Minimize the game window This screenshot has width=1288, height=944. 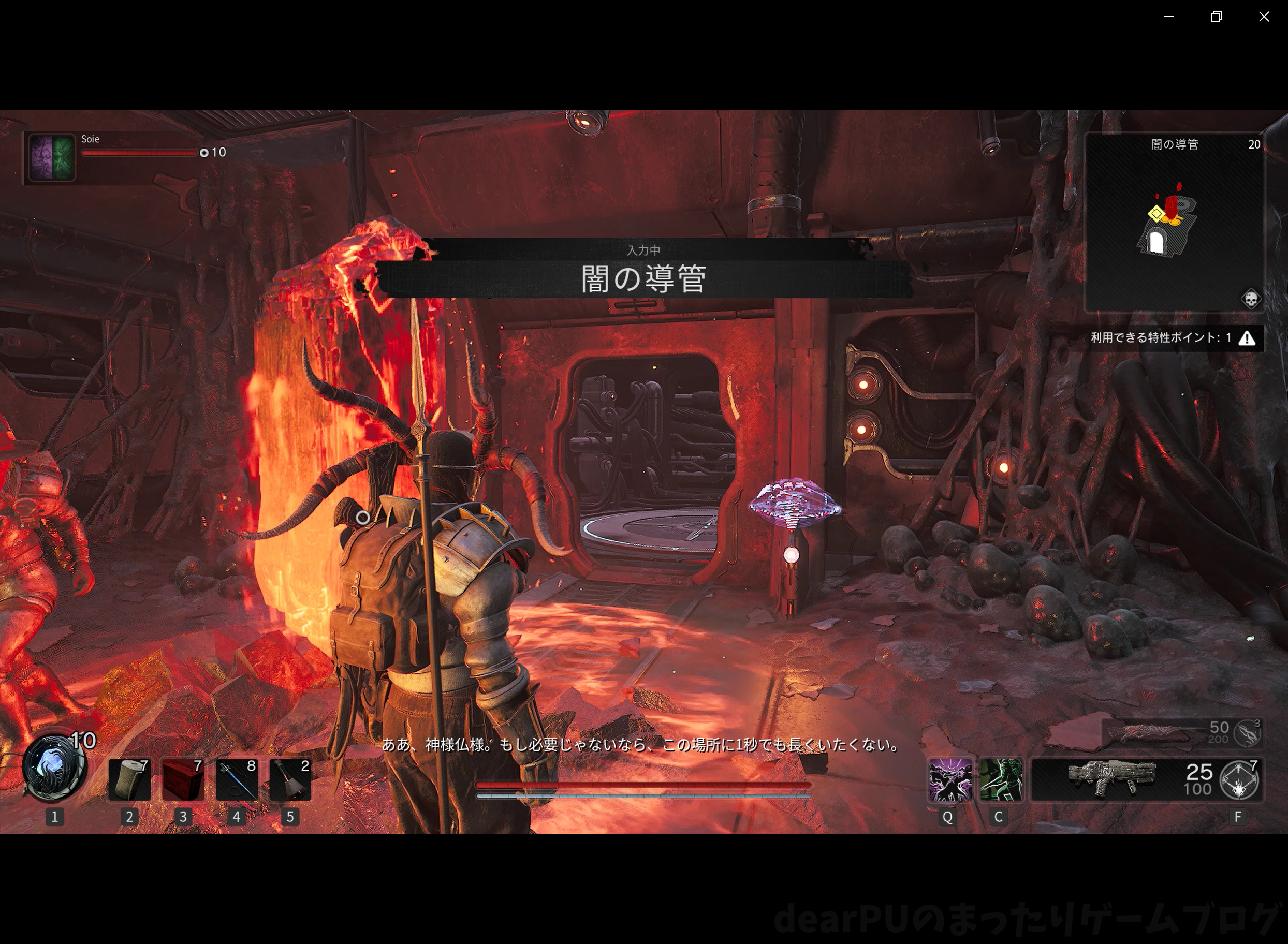point(1169,17)
